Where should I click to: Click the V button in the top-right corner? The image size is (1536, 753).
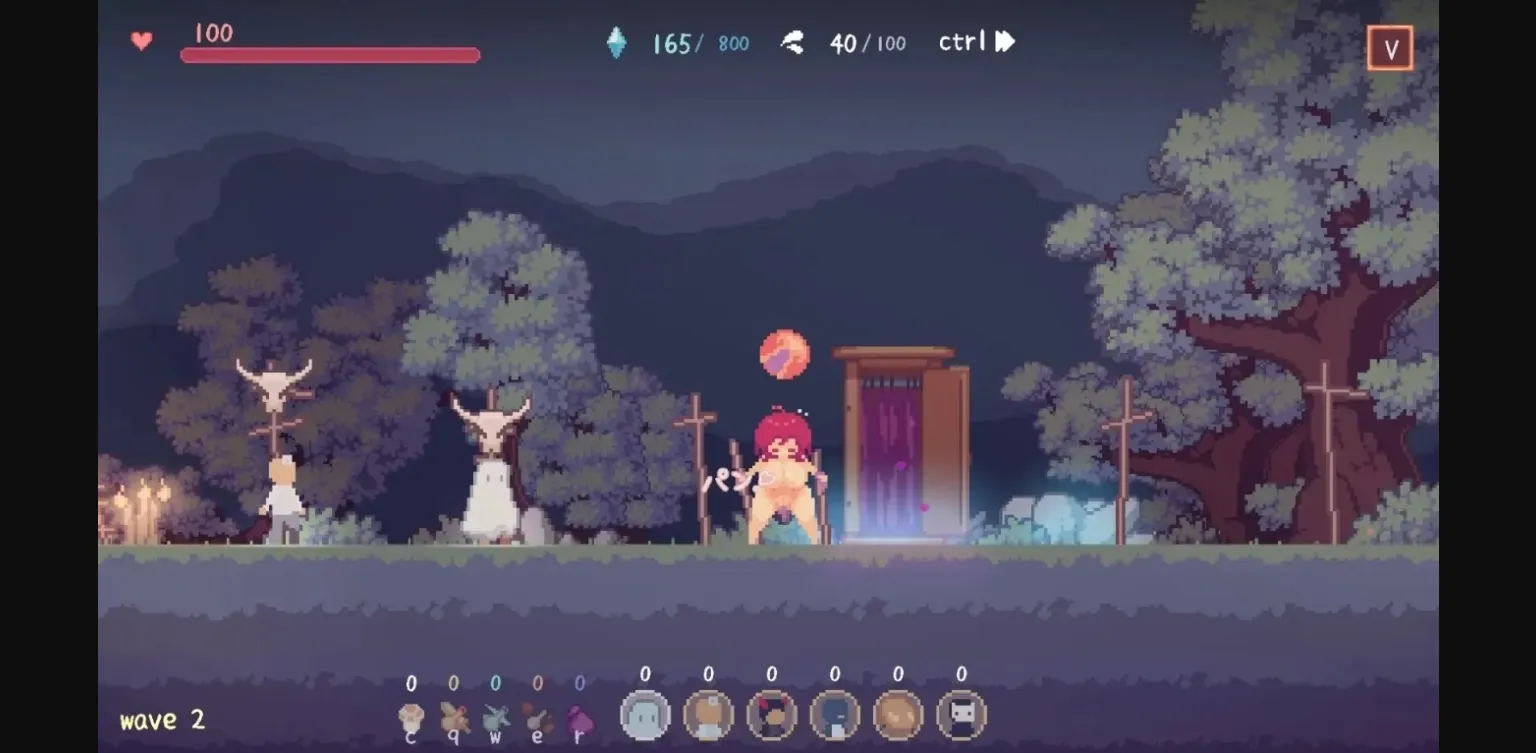(1389, 47)
